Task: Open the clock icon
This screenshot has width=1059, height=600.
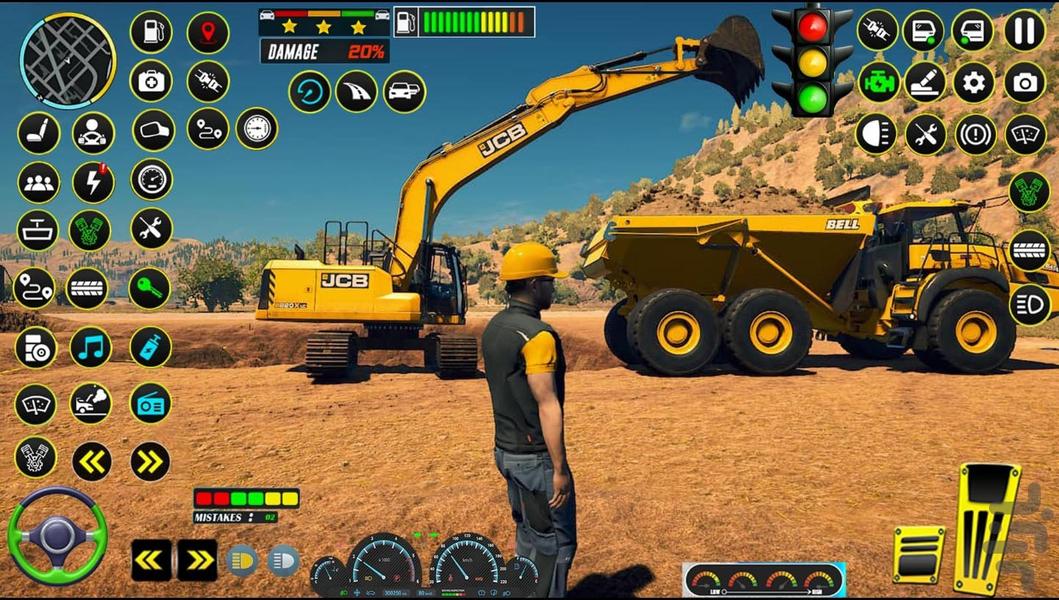Action: 257,128
